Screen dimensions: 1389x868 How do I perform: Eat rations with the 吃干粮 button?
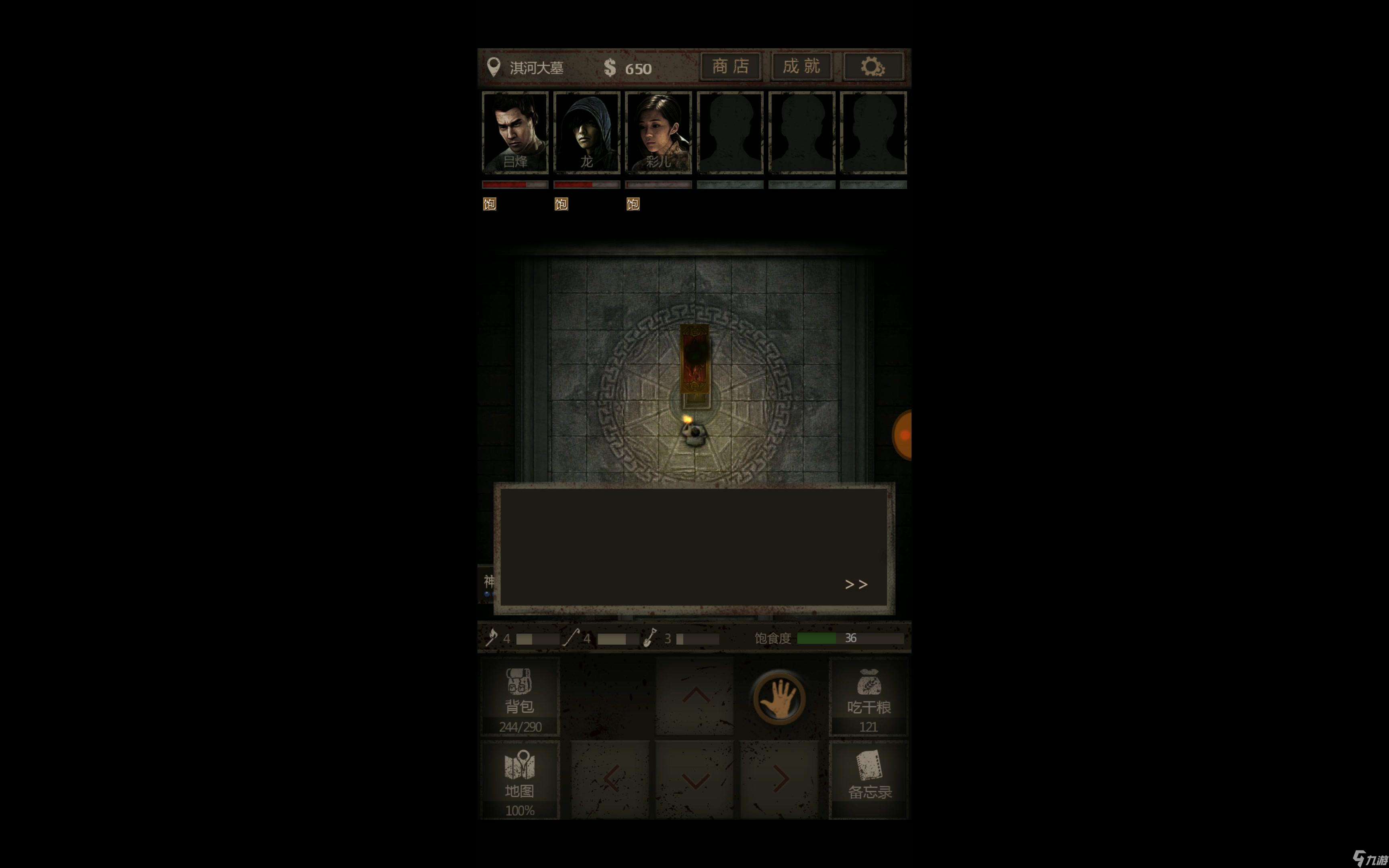[869, 696]
